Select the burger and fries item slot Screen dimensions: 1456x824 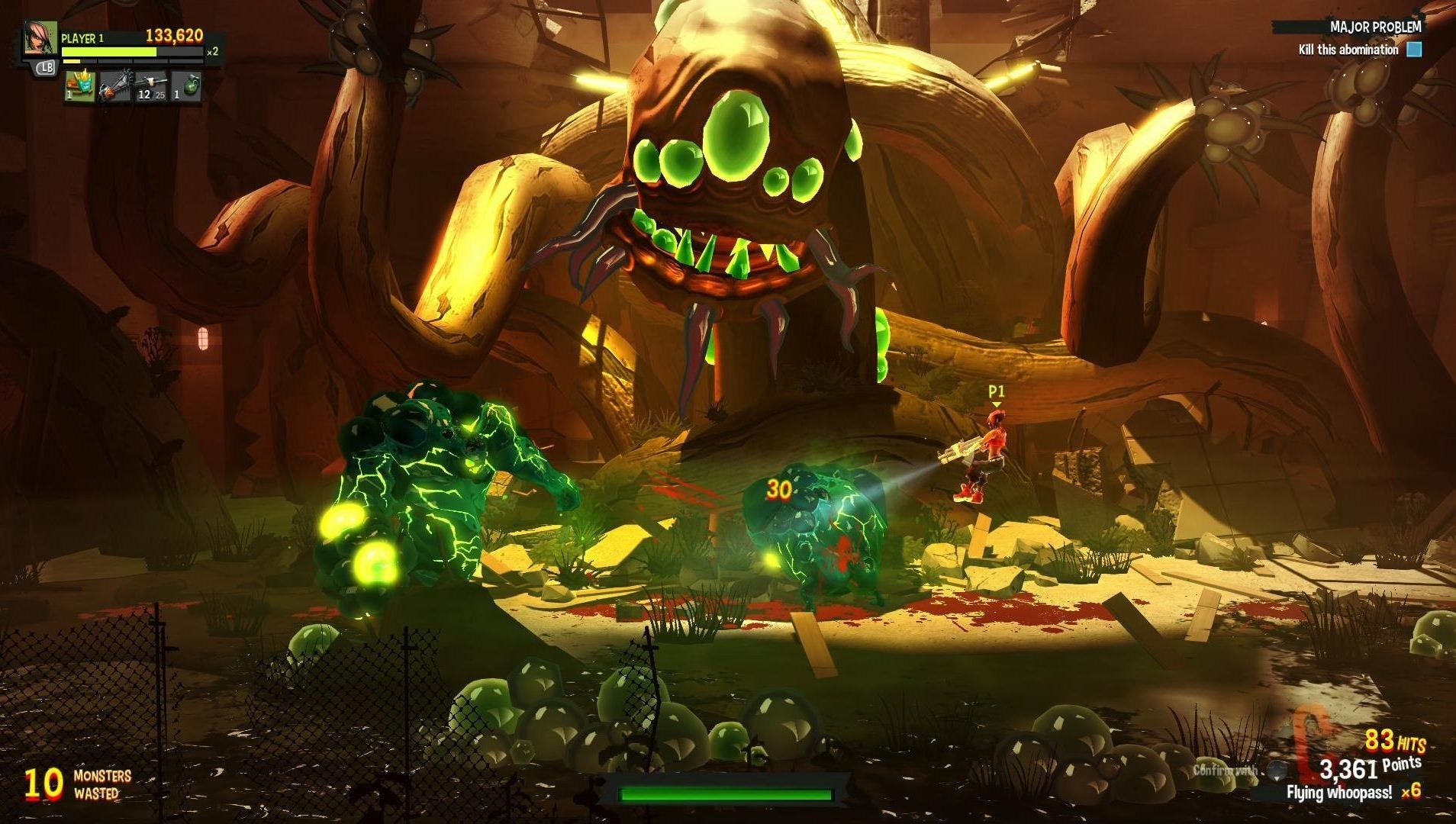coord(79,86)
